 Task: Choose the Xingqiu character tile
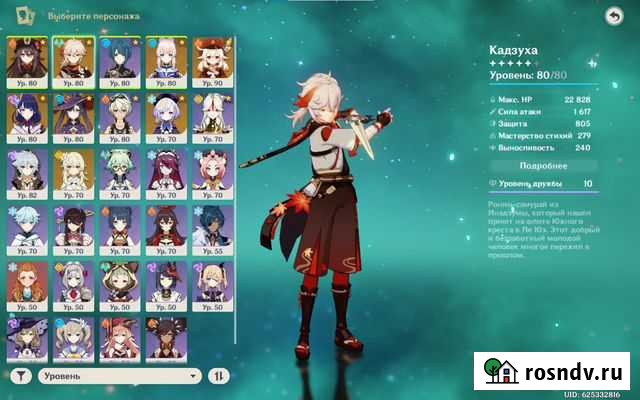tap(116, 60)
